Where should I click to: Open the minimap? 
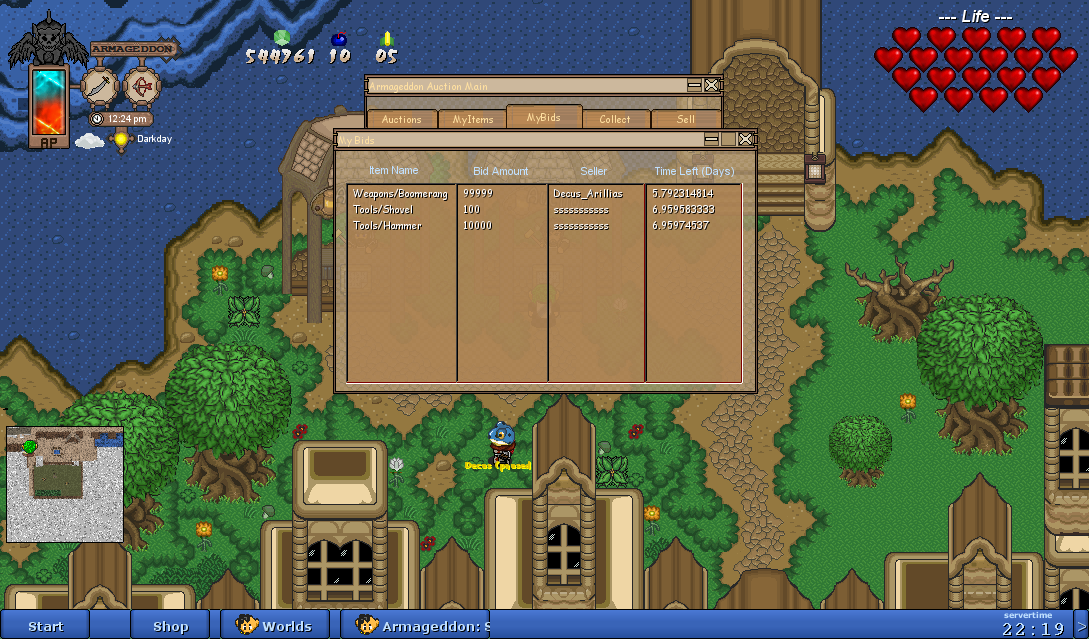(x=65, y=484)
